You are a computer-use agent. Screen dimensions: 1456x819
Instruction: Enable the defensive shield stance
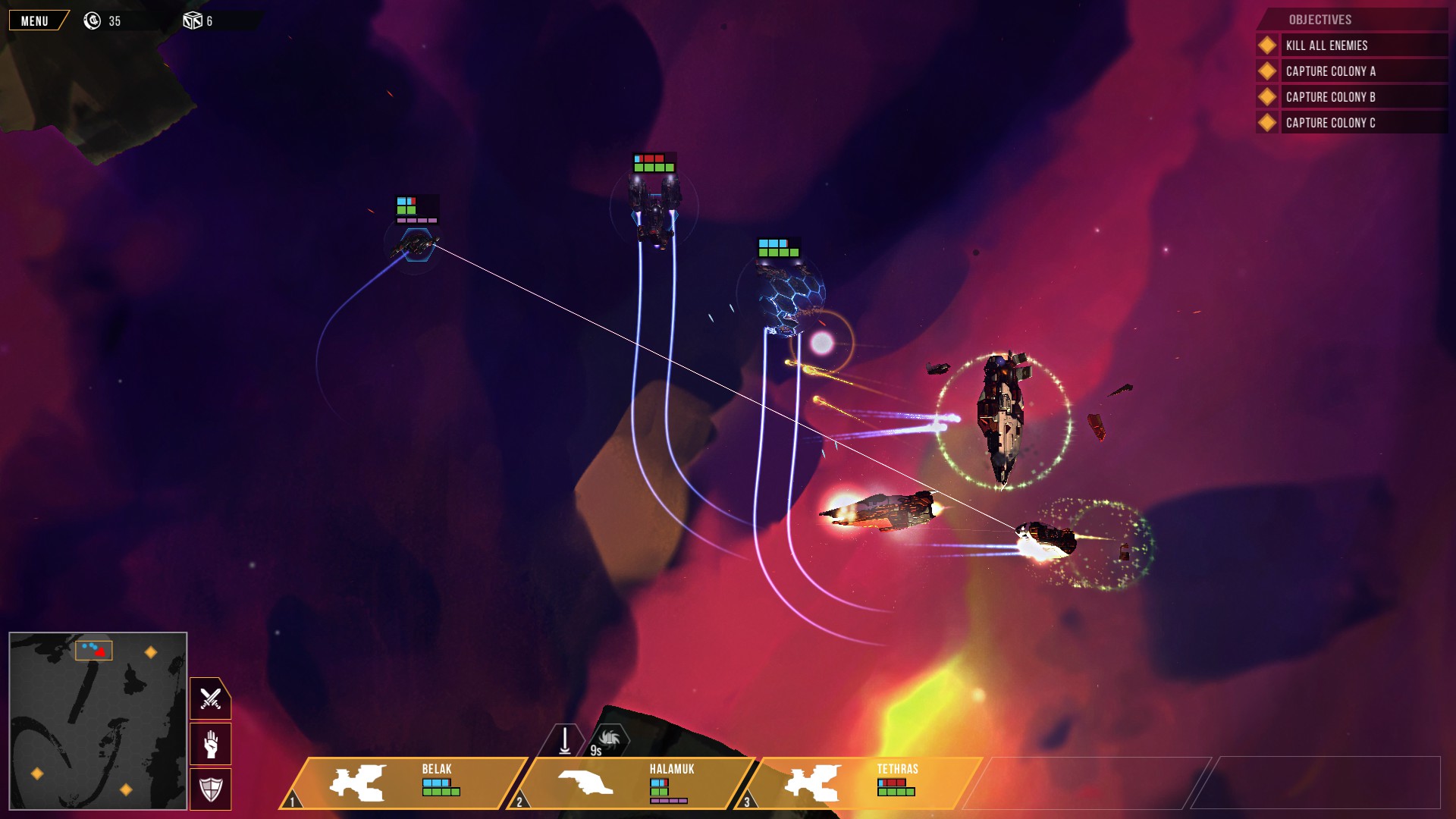tap(210, 787)
